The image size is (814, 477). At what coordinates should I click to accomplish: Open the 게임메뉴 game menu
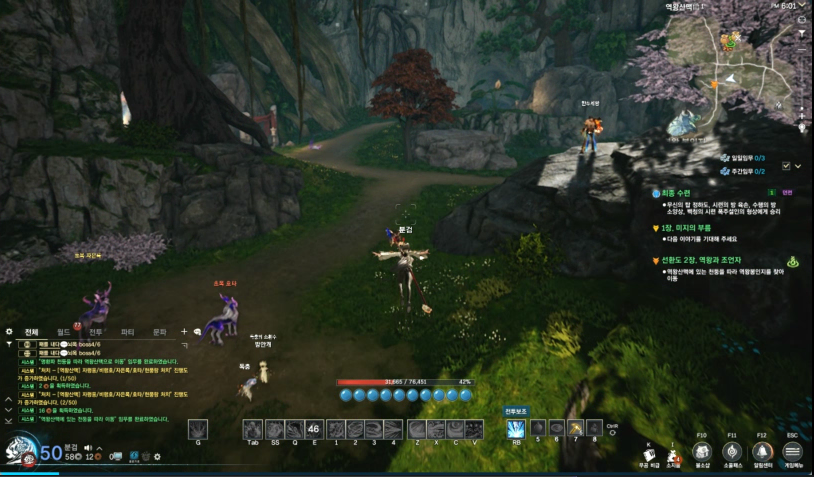click(792, 453)
